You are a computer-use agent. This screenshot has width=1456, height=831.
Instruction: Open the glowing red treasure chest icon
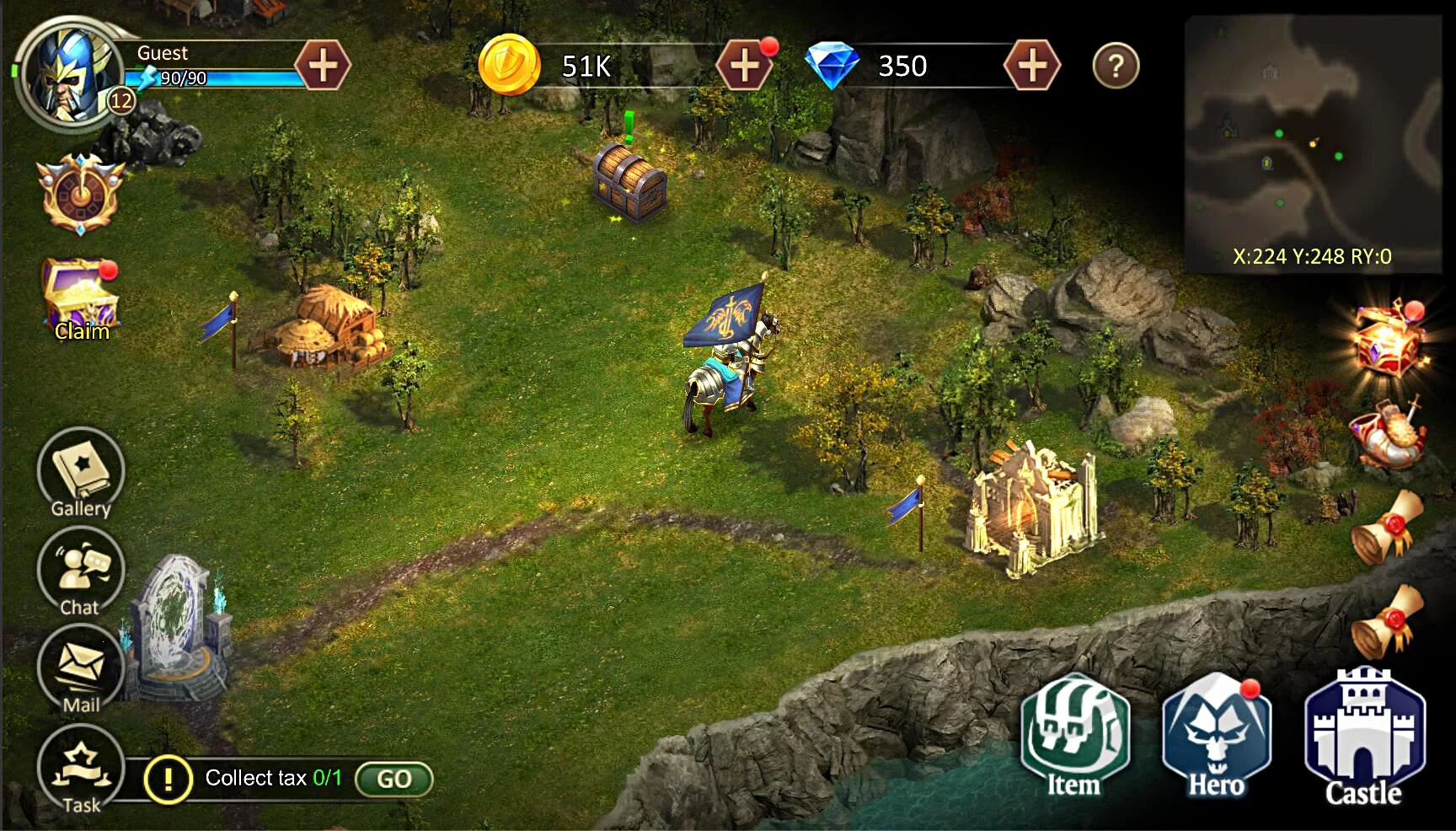[x=1389, y=341]
